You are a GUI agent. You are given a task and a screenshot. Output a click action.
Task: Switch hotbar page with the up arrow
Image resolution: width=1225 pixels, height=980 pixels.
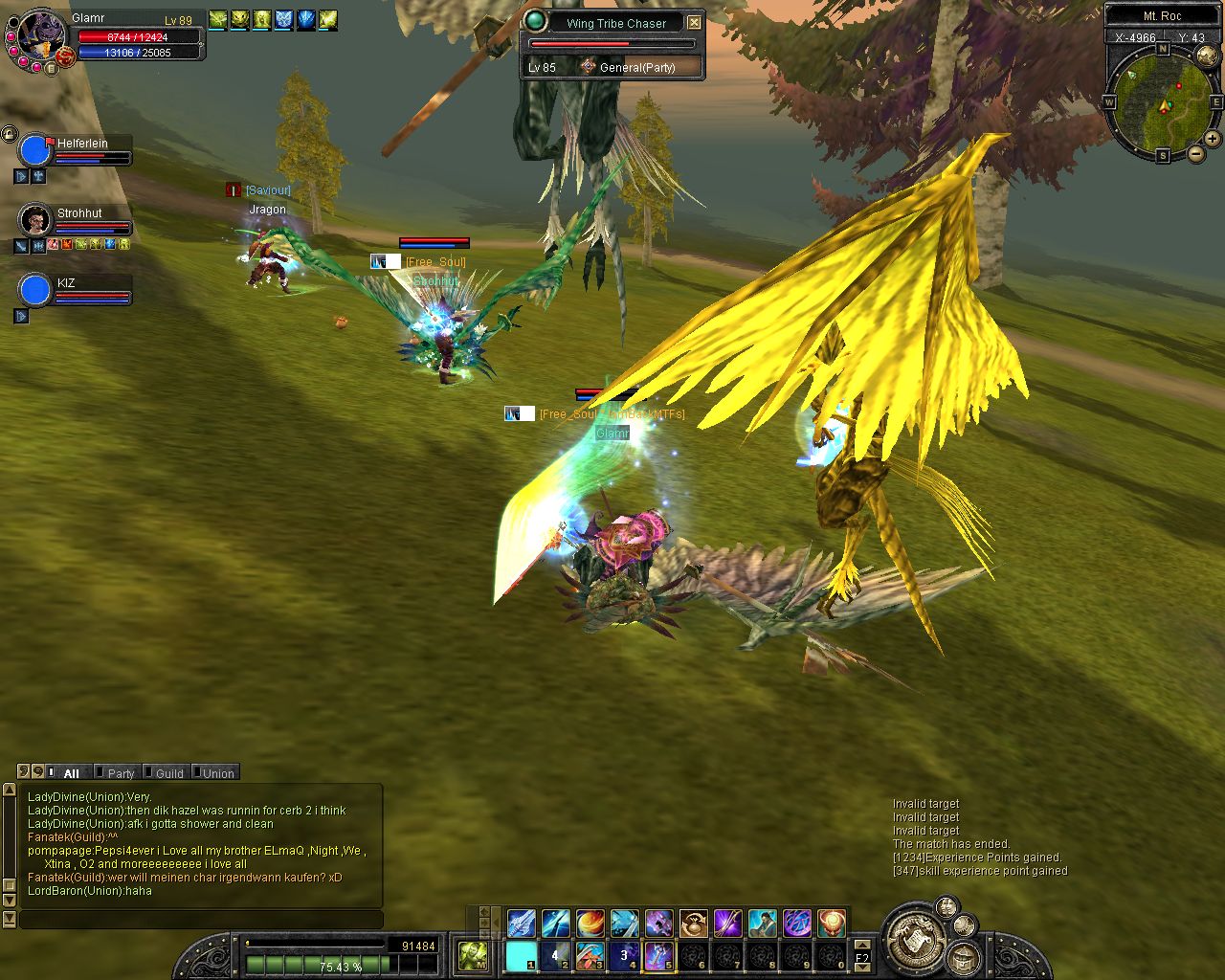[862, 945]
